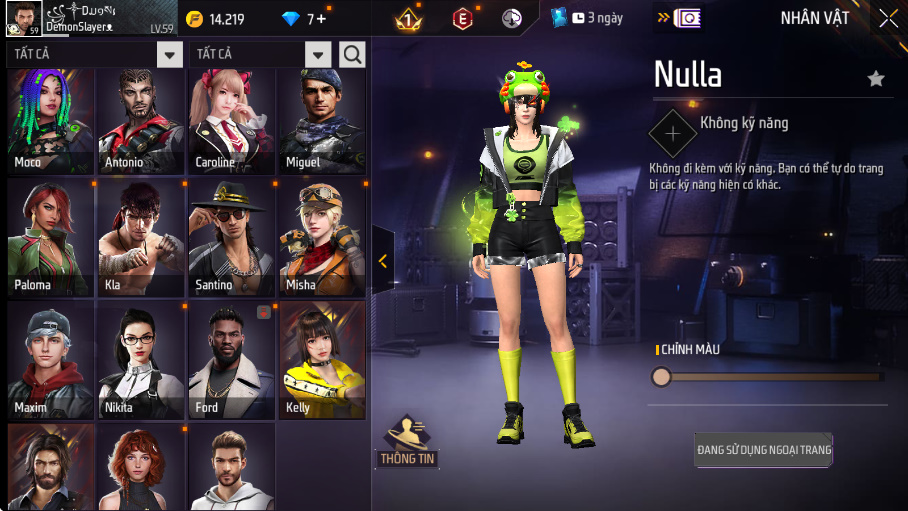Pick the Ford character card
908x511 pixels.
click(231, 360)
